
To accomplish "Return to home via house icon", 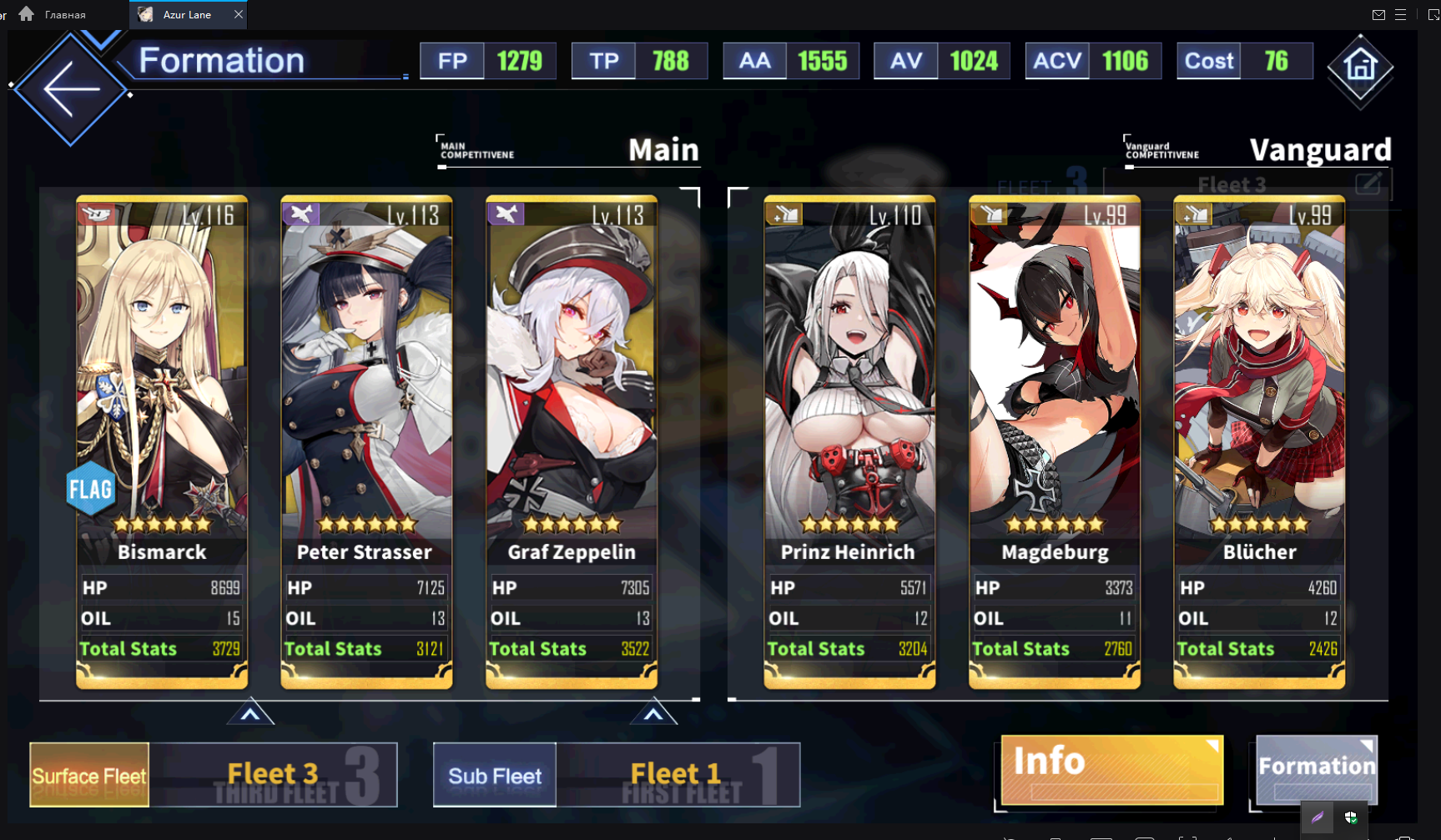I will [x=1360, y=68].
